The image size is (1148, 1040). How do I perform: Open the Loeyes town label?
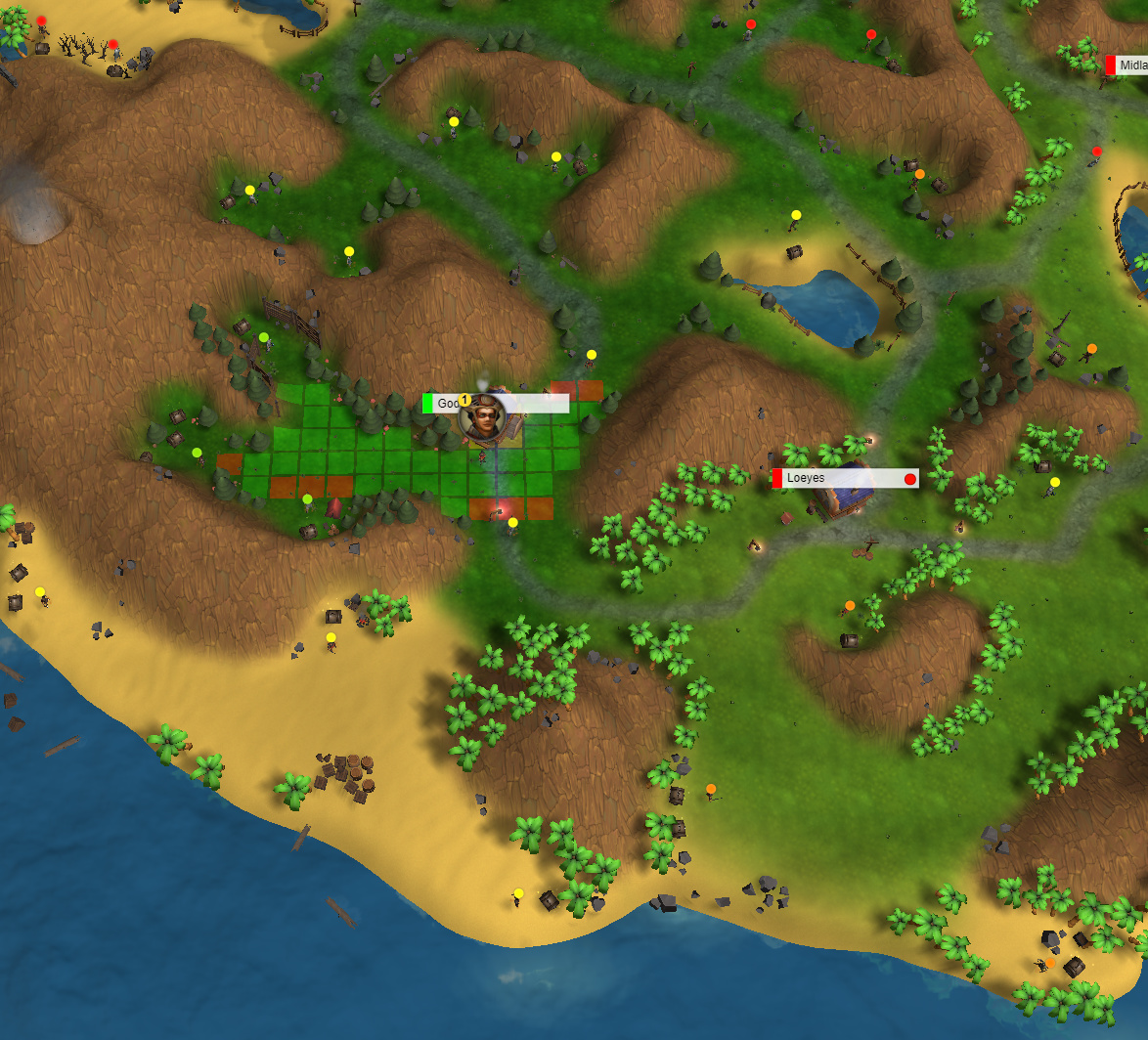[x=845, y=479]
